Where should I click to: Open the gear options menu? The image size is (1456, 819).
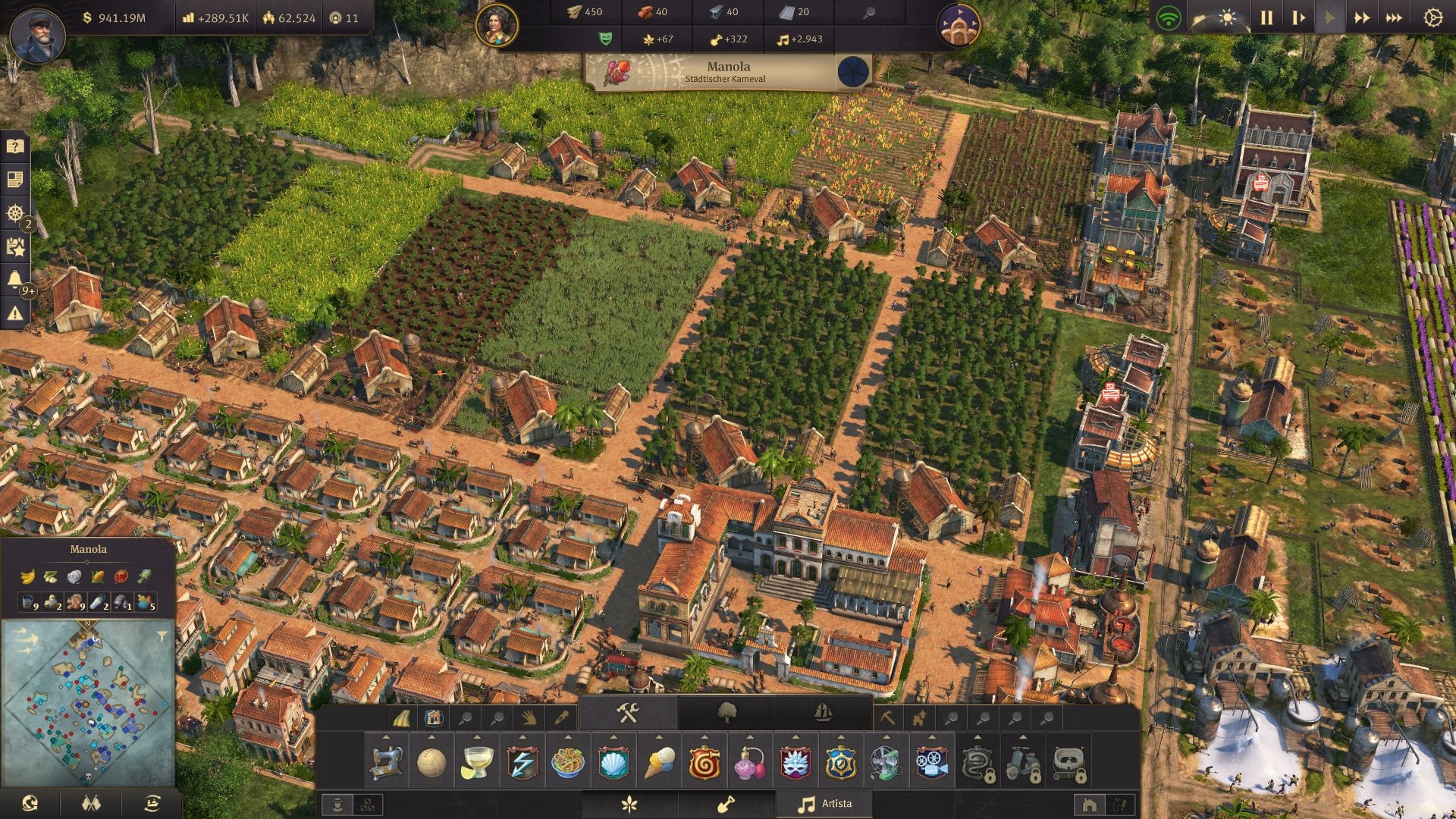[x=1432, y=18]
